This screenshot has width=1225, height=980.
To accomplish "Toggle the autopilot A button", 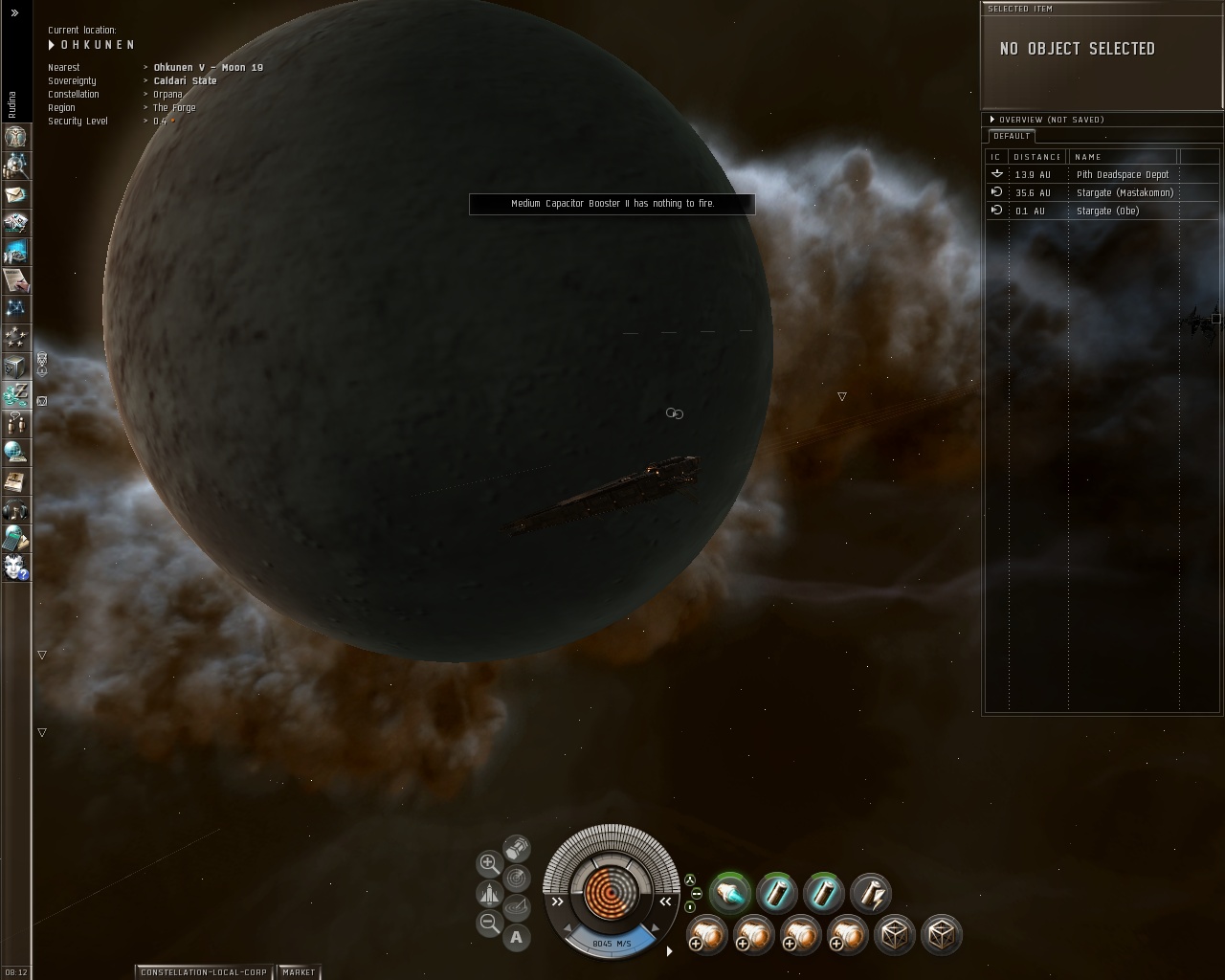I will (517, 937).
